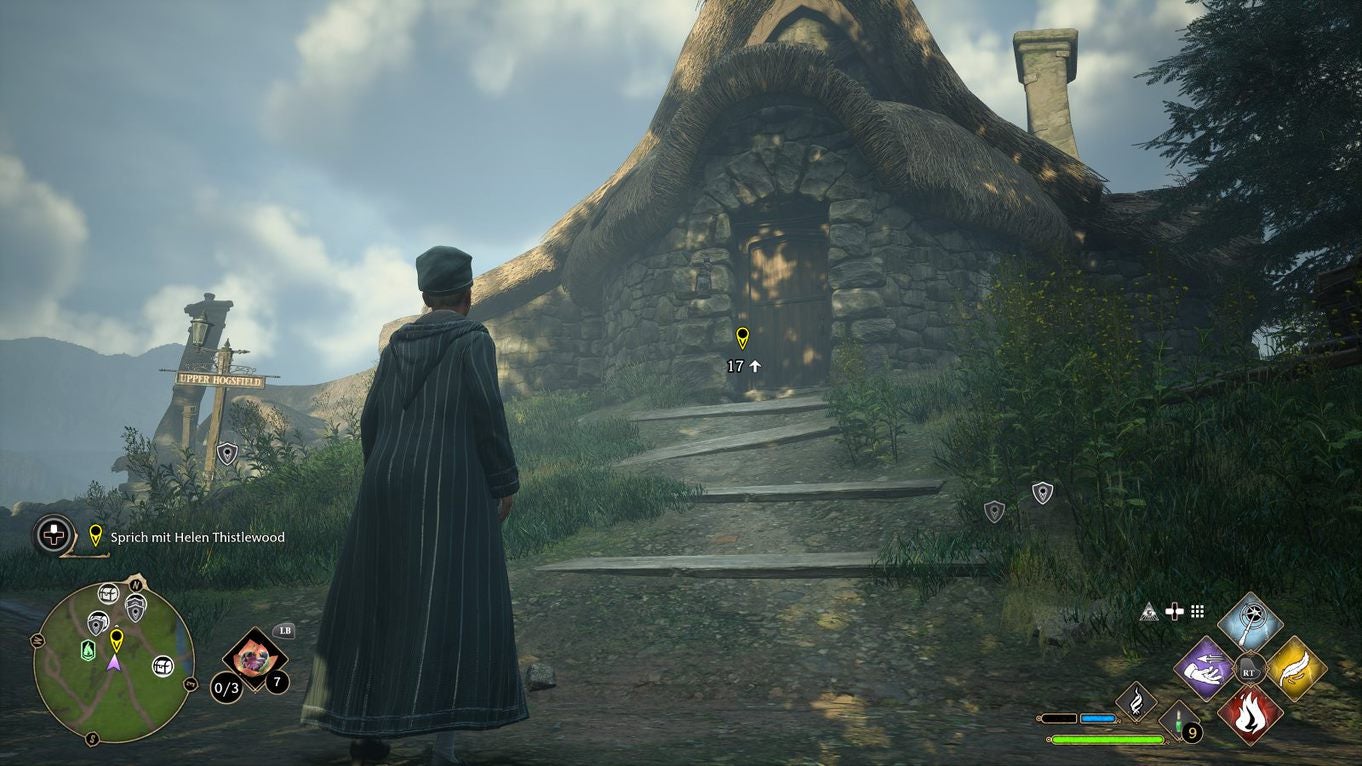The width and height of the screenshot is (1362, 766).
Task: Trigger the grey Ancient Magic wisp icon
Action: (x=1136, y=702)
